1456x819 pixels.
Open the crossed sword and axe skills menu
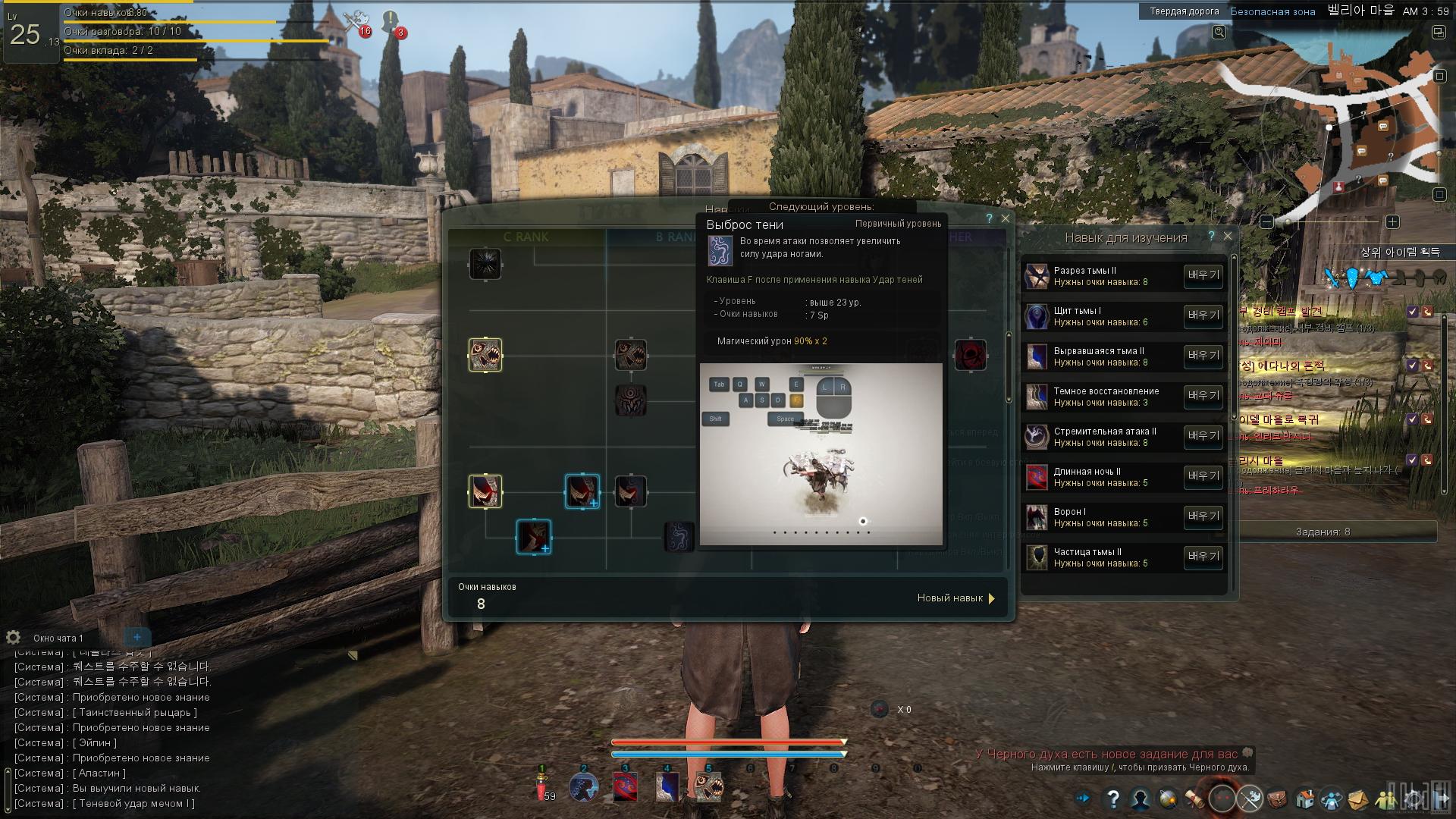[x=1250, y=799]
